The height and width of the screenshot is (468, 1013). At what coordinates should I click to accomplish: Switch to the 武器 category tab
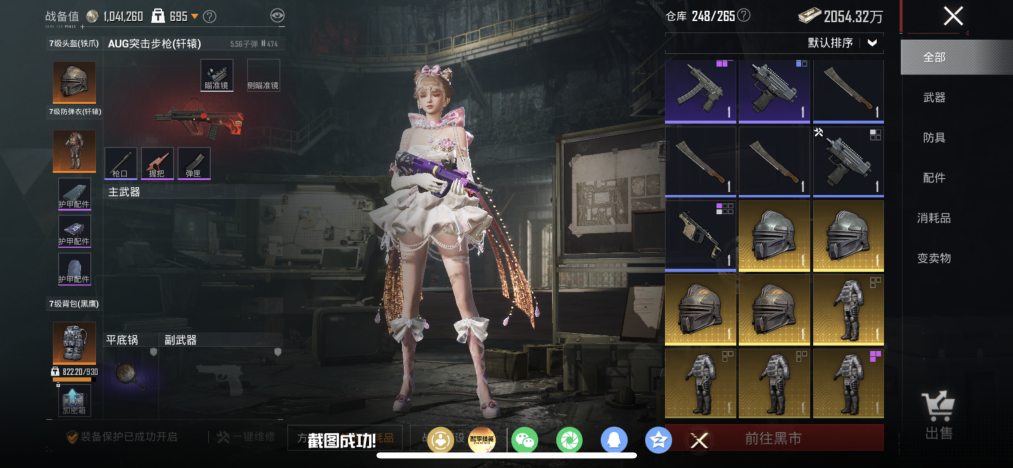pos(934,97)
